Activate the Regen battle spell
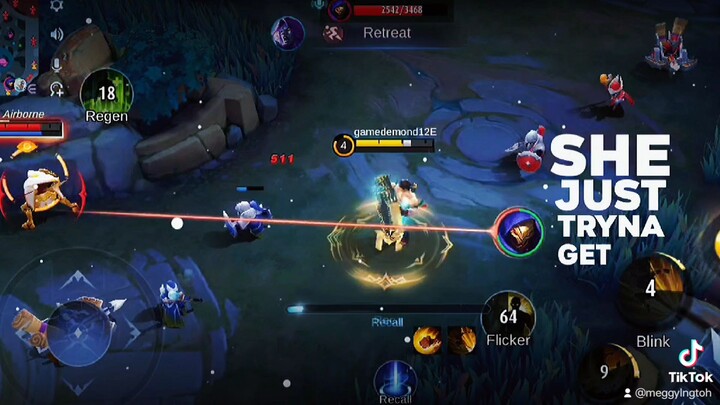This screenshot has width=720, height=405. pyautogui.click(x=106, y=95)
